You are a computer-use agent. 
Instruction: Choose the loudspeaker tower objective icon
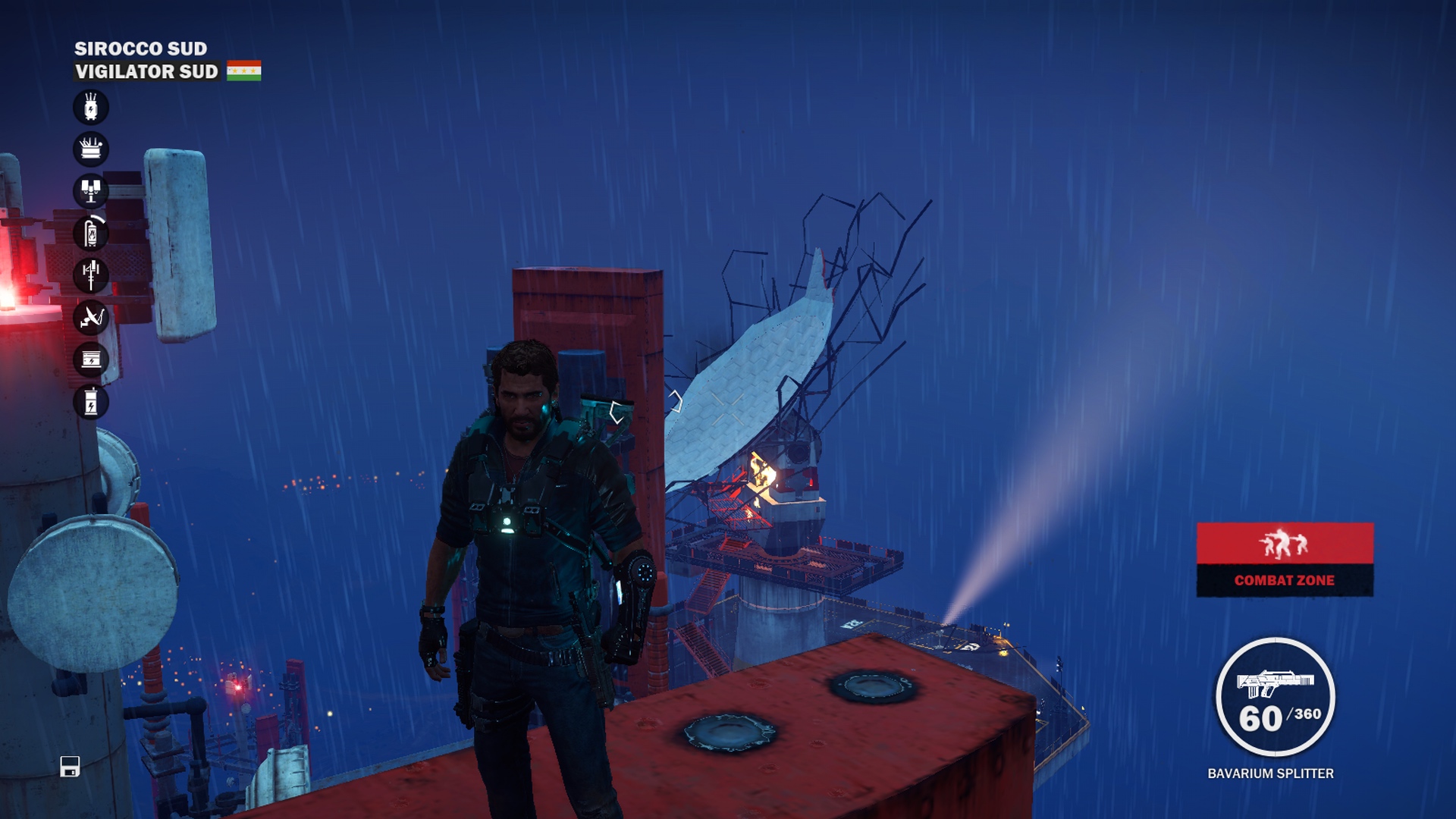click(x=91, y=191)
